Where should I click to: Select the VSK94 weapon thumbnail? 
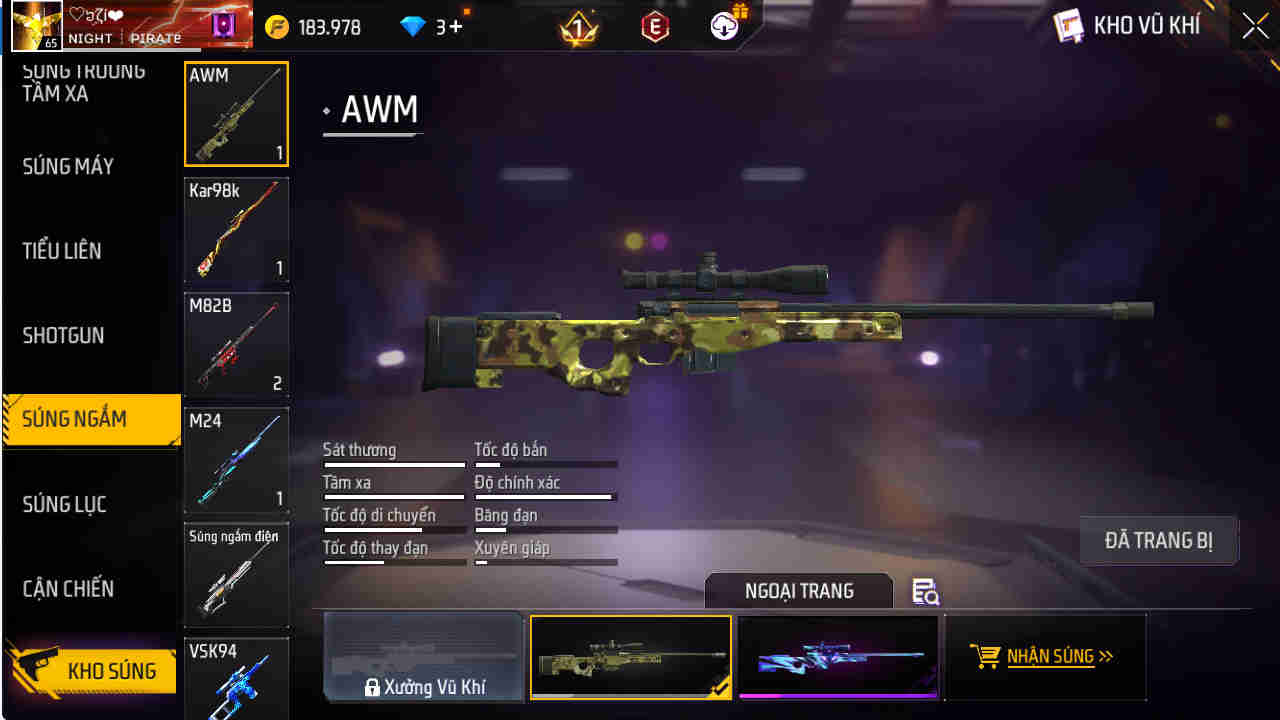[x=236, y=678]
